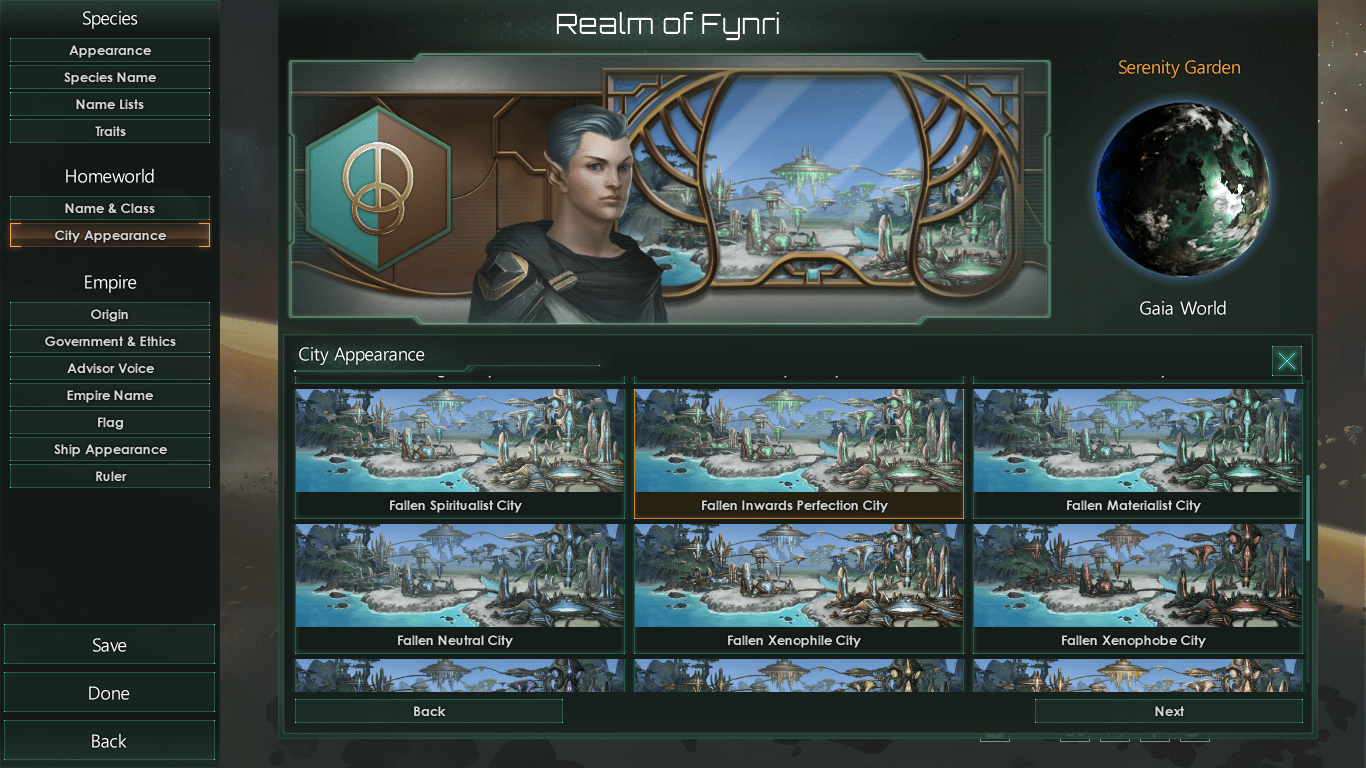1366x768 pixels.
Task: Open the Name Lists section
Action: [x=110, y=104]
